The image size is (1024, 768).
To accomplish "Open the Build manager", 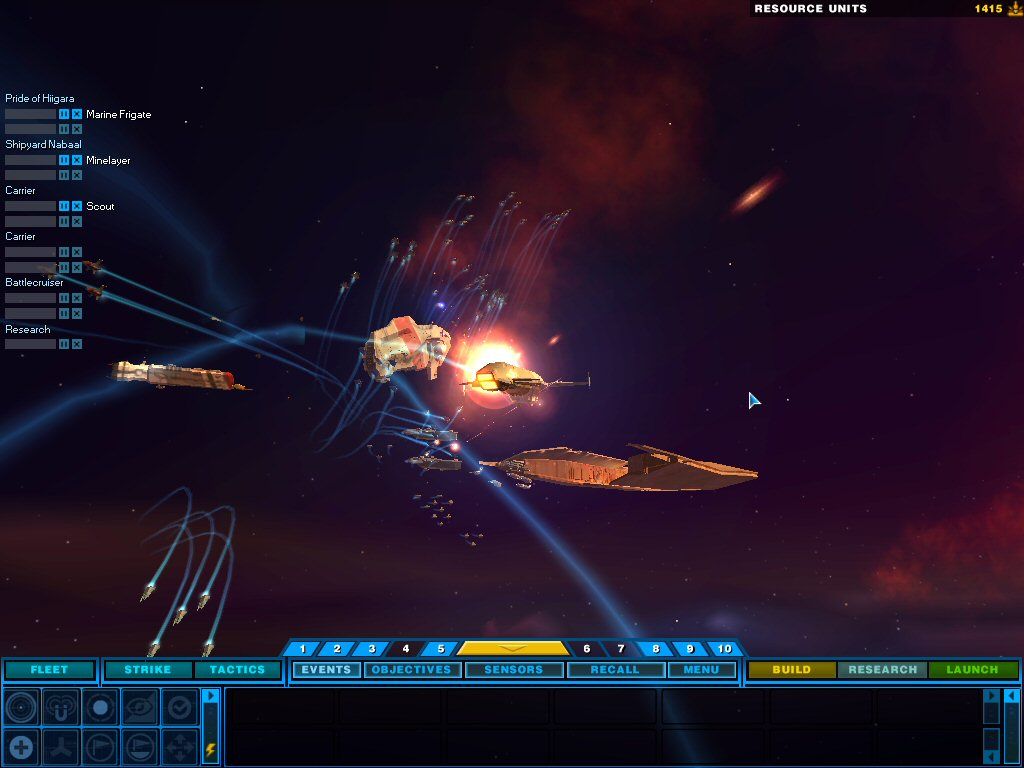I will click(x=791, y=670).
